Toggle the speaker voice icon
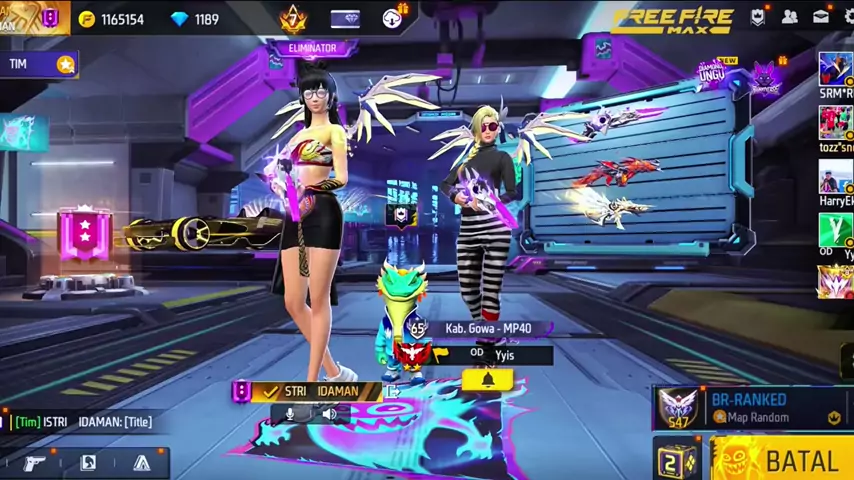854x480 pixels. point(329,414)
